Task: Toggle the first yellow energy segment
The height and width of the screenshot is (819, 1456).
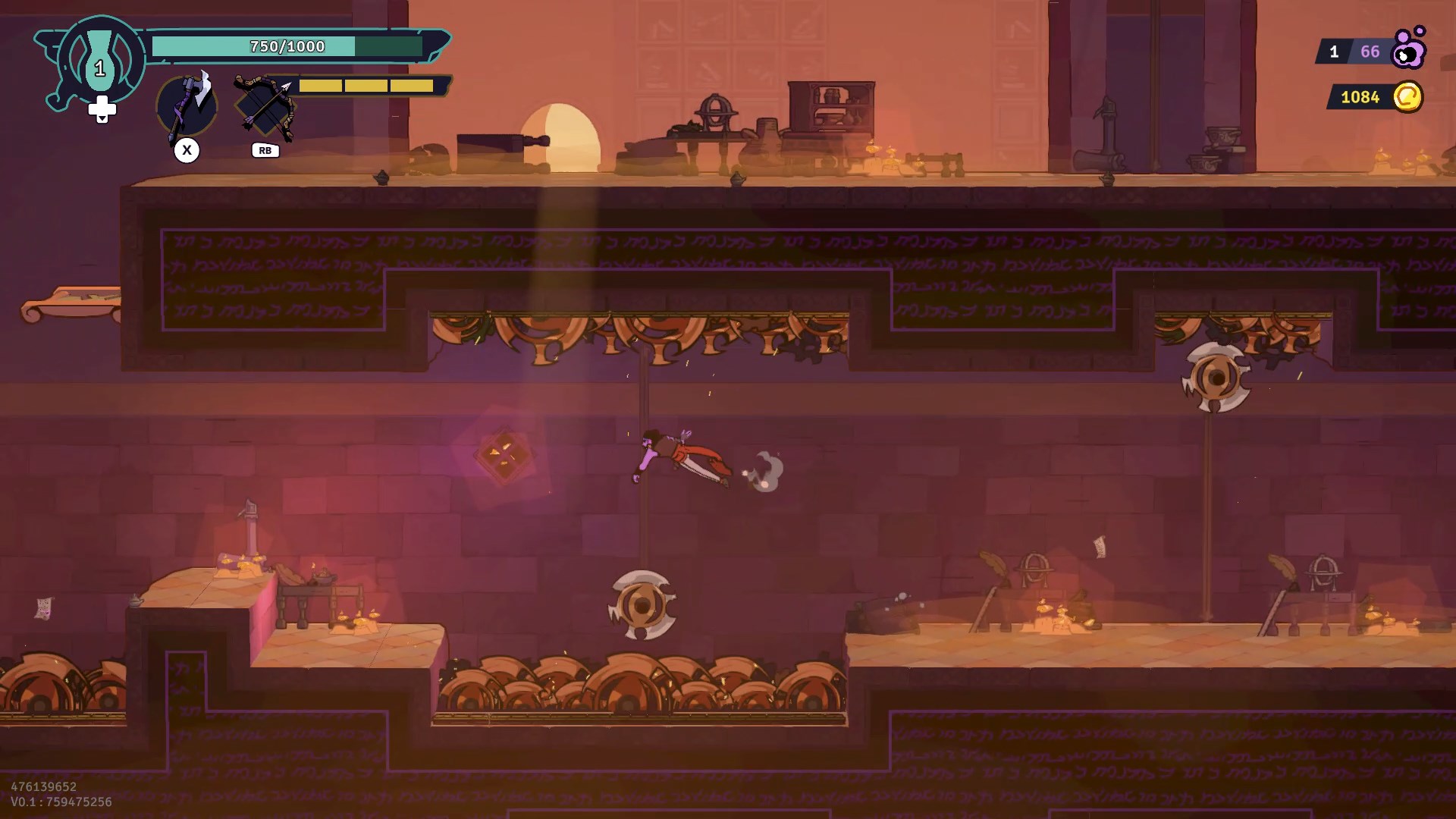Action: 320,86
